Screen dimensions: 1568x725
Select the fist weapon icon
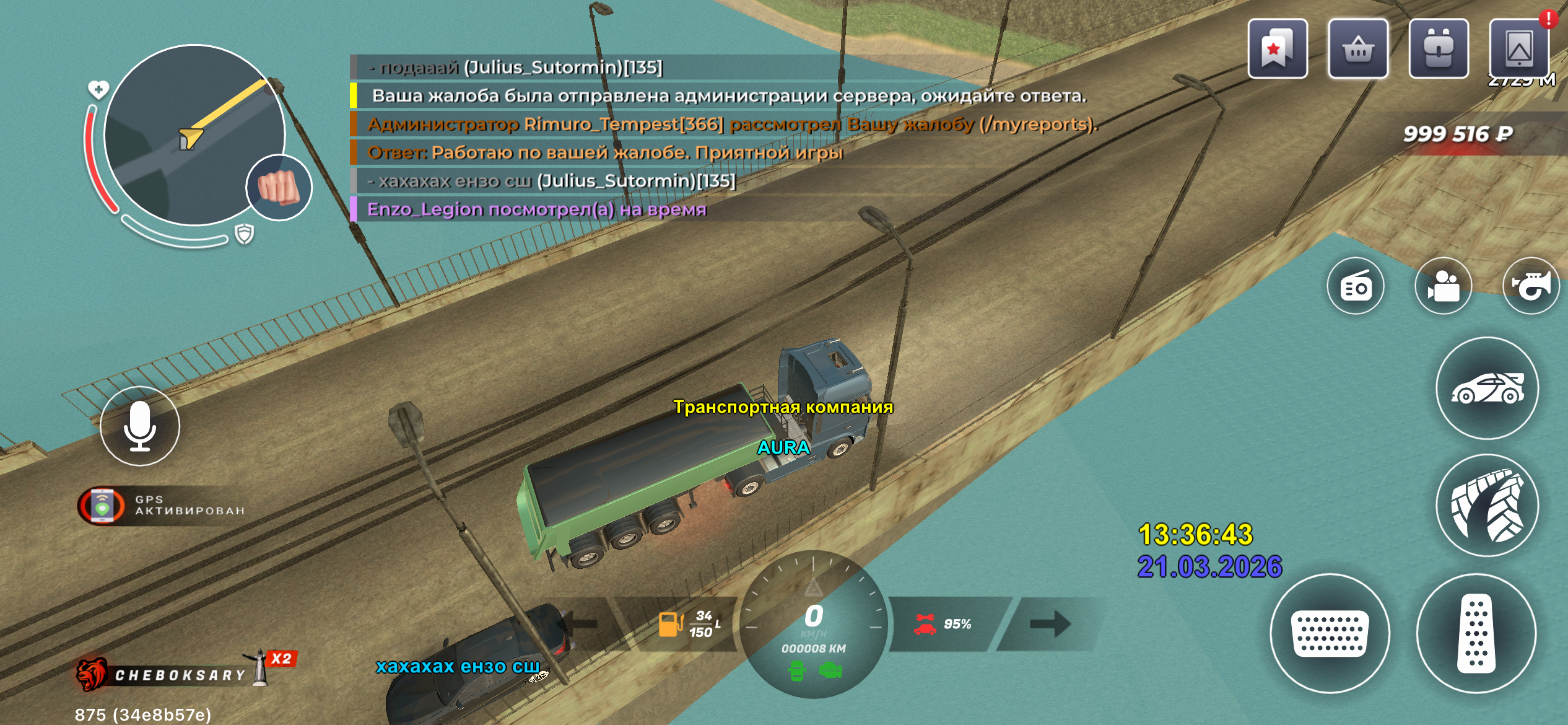[279, 187]
